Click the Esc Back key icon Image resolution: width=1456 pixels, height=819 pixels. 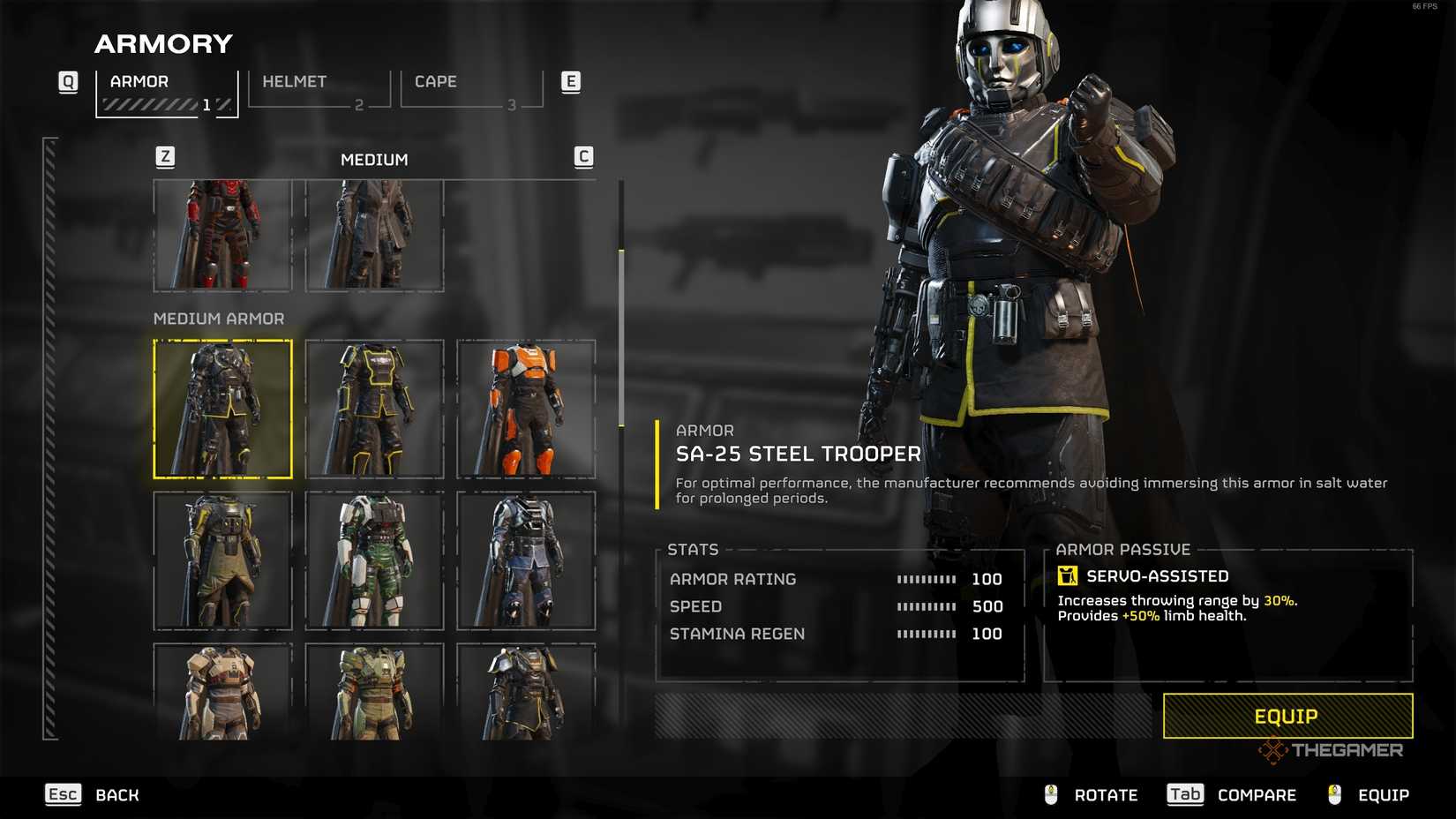click(x=62, y=794)
